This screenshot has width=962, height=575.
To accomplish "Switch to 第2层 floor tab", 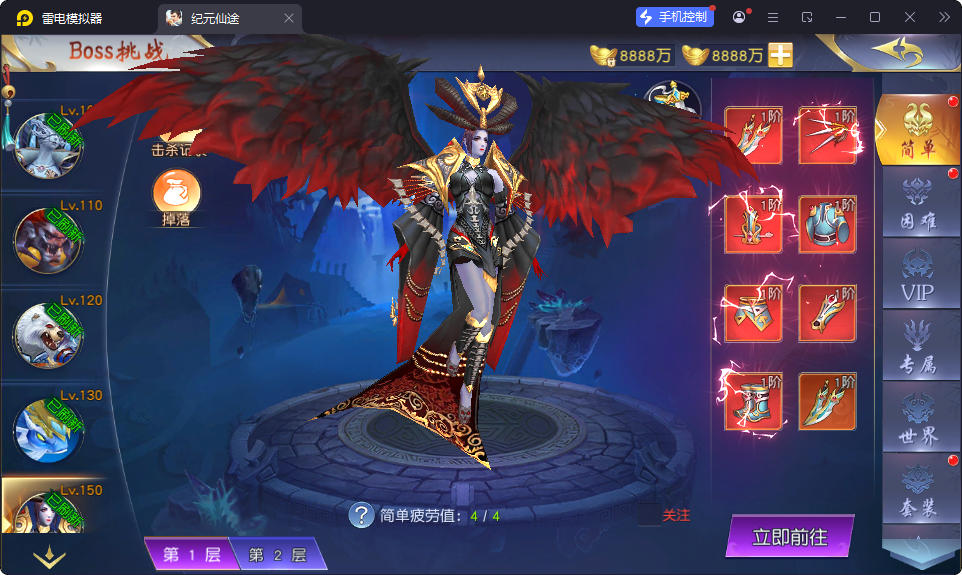I will pos(276,555).
